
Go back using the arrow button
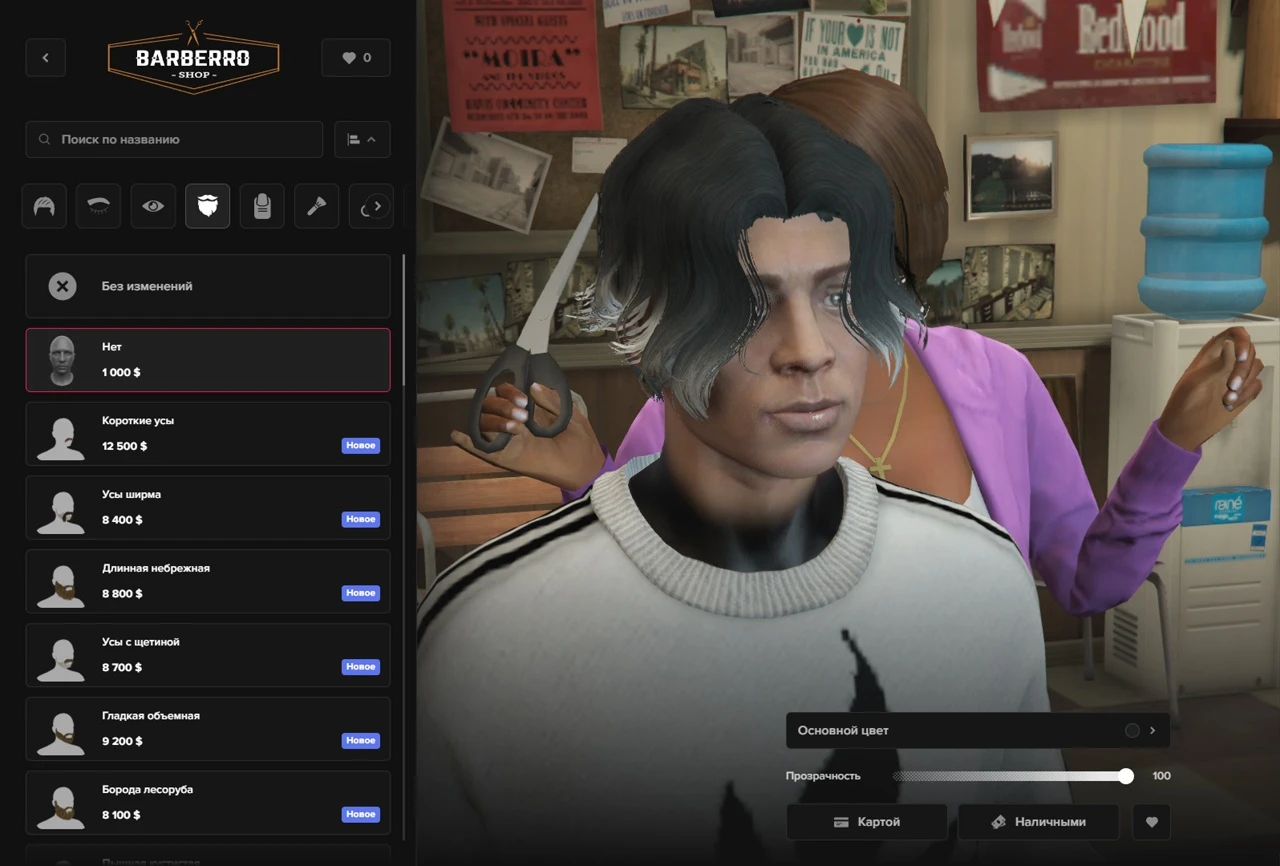point(45,58)
